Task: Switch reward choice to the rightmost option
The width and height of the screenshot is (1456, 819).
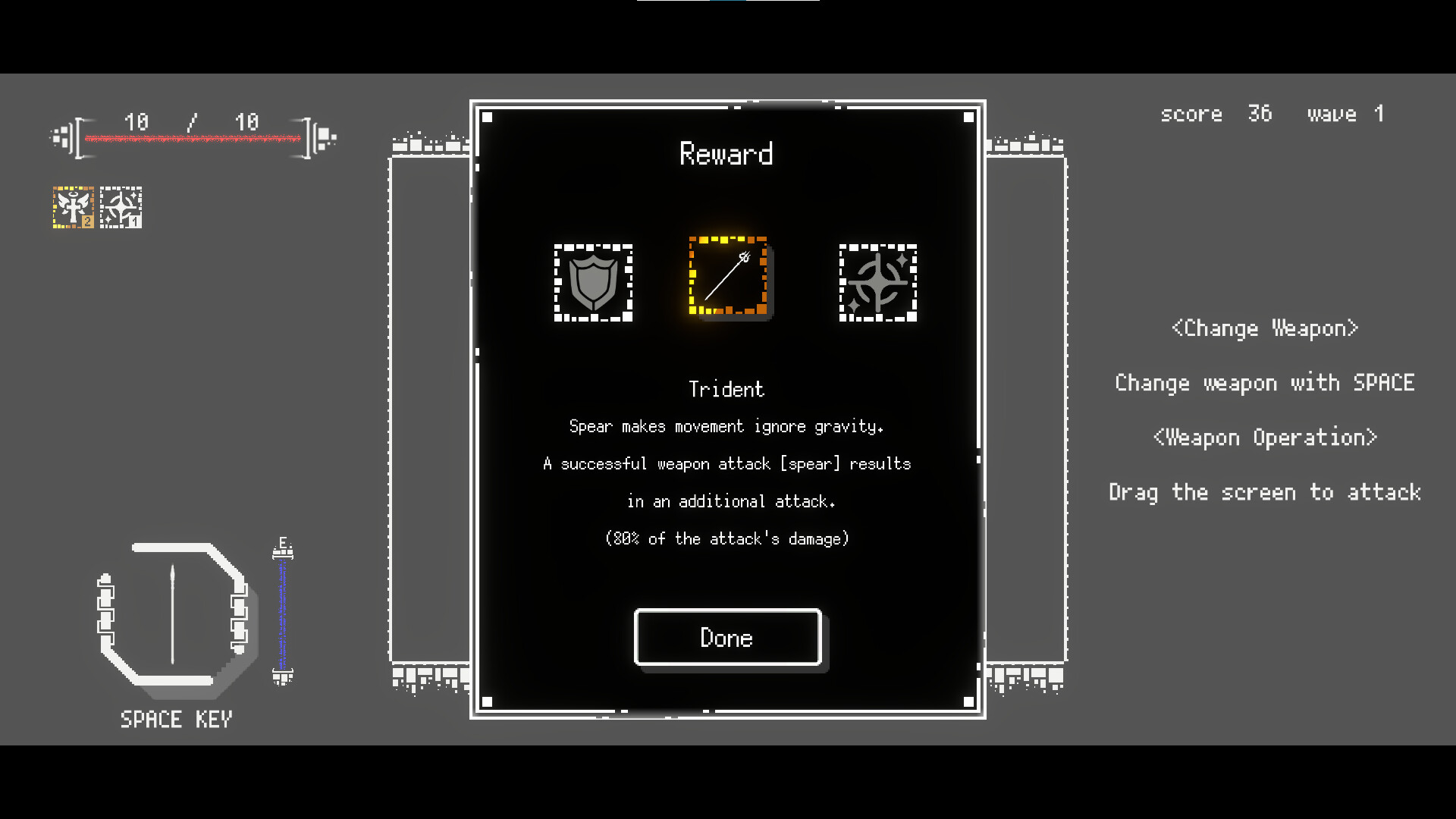Action: (x=877, y=283)
